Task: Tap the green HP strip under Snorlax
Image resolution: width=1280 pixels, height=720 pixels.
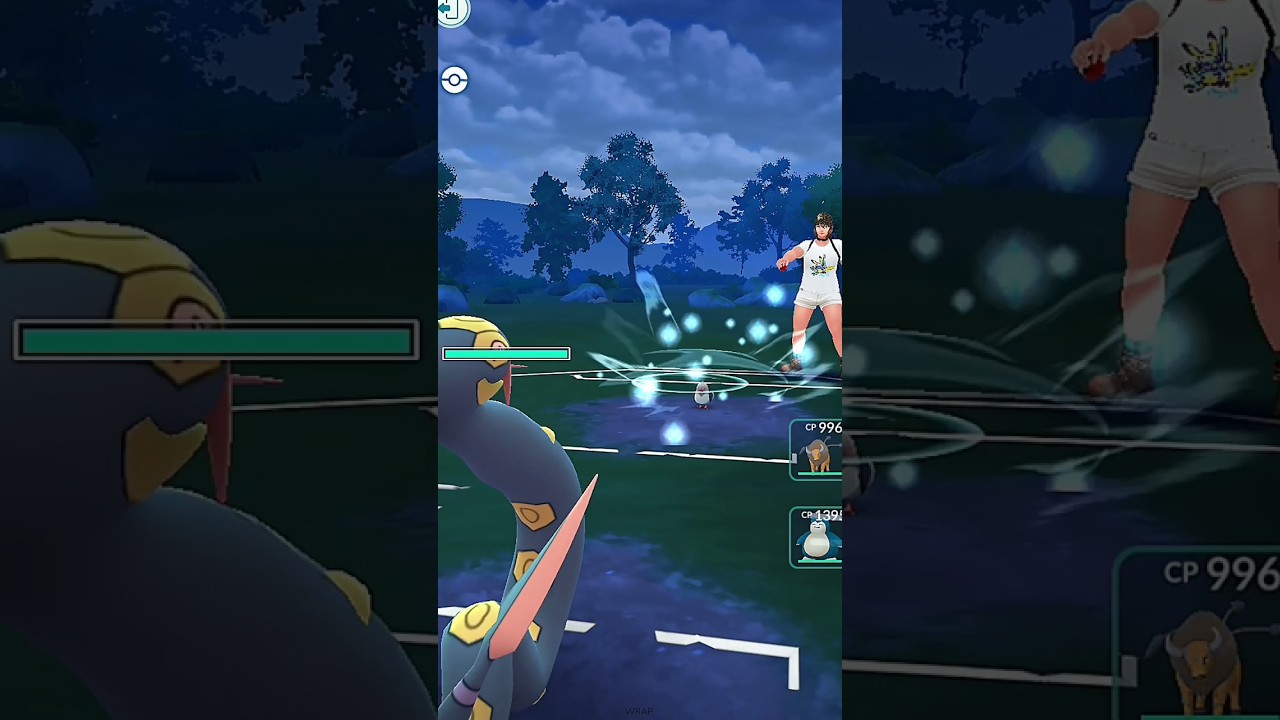Action: coord(818,560)
